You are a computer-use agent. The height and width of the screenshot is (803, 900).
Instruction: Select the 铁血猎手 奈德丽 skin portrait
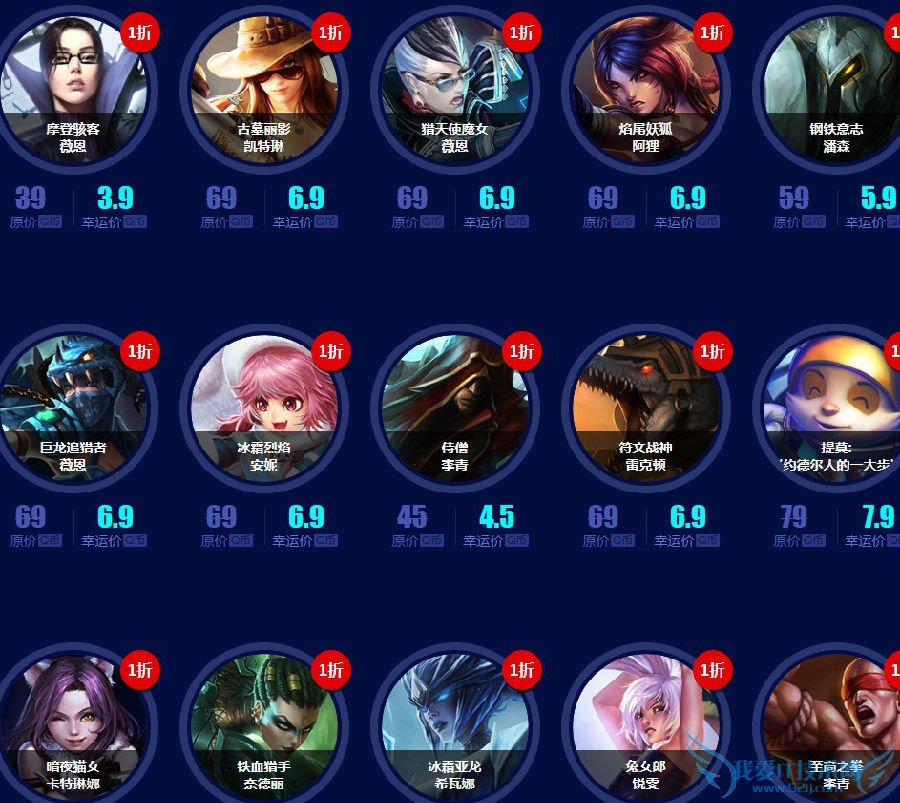point(263,725)
